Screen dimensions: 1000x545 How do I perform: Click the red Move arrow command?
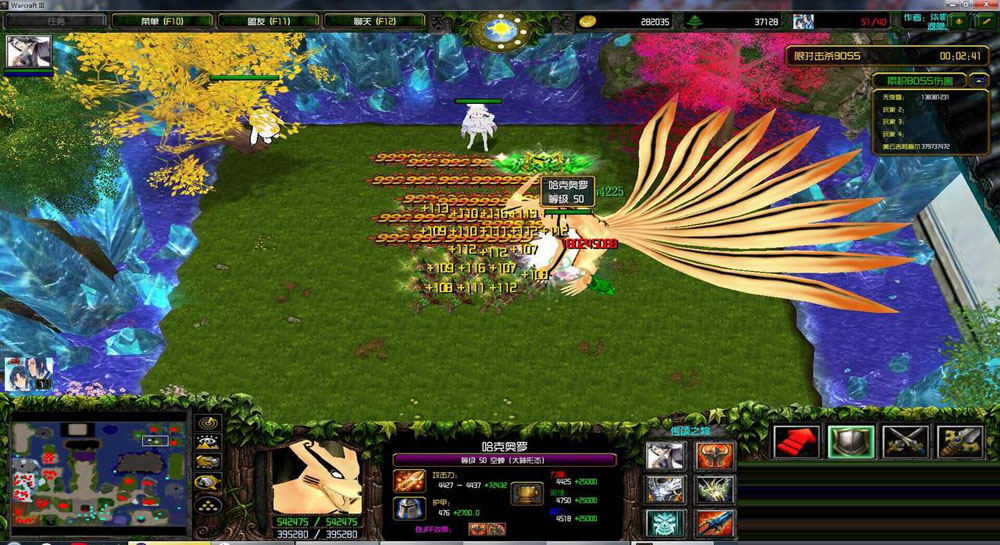(x=797, y=442)
